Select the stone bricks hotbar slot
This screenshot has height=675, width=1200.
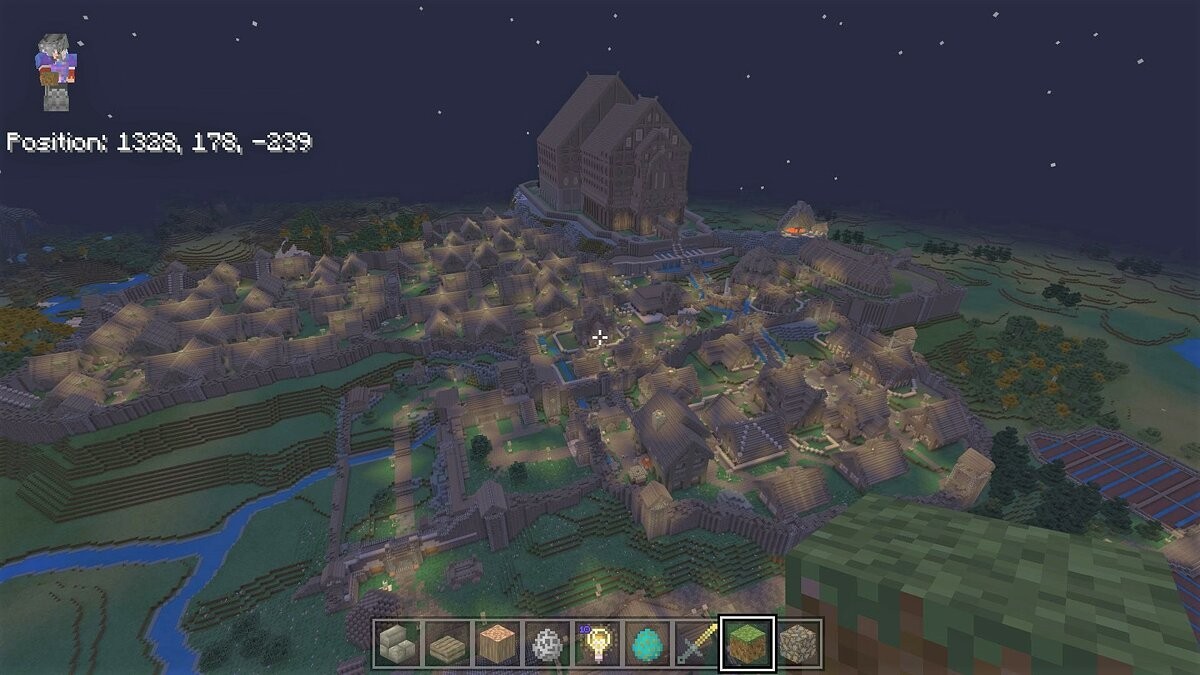tap(397, 643)
